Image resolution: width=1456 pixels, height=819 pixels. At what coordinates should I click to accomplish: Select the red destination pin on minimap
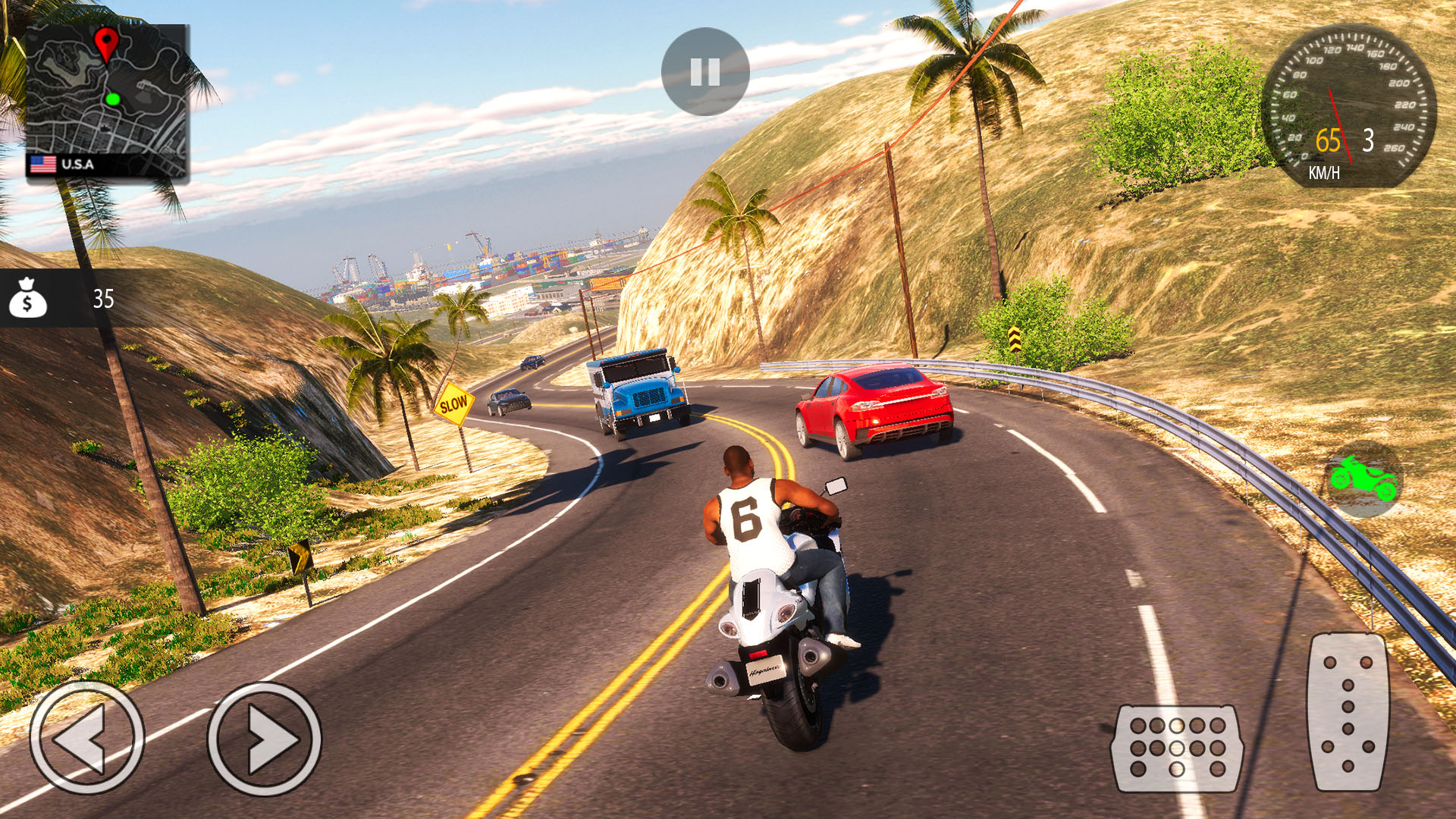[106, 42]
